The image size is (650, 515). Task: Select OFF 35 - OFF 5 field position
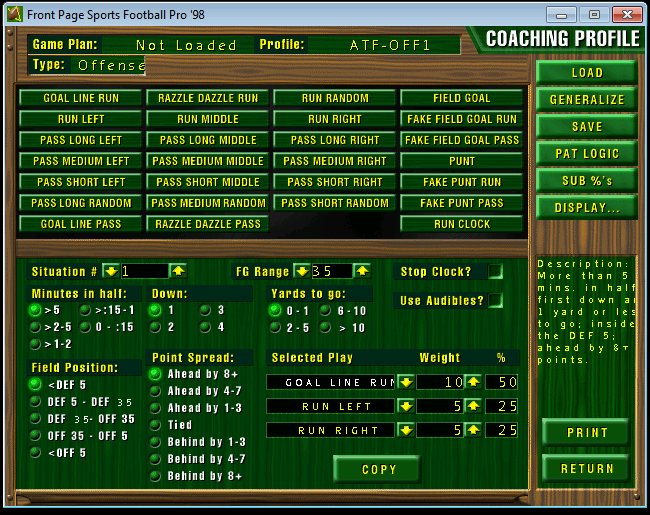pos(35,435)
